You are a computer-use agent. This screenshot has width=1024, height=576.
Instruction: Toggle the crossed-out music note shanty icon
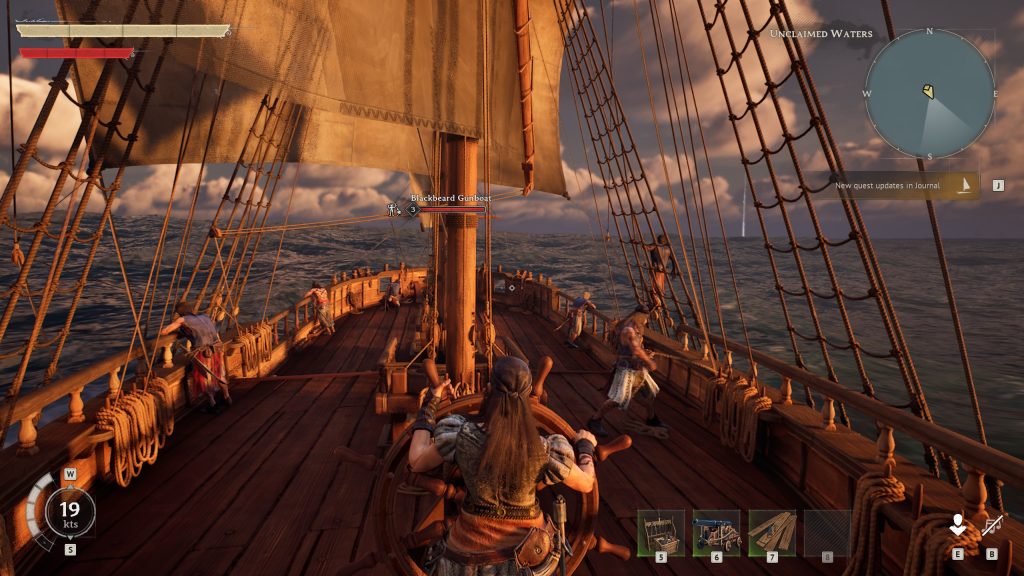pos(992,525)
